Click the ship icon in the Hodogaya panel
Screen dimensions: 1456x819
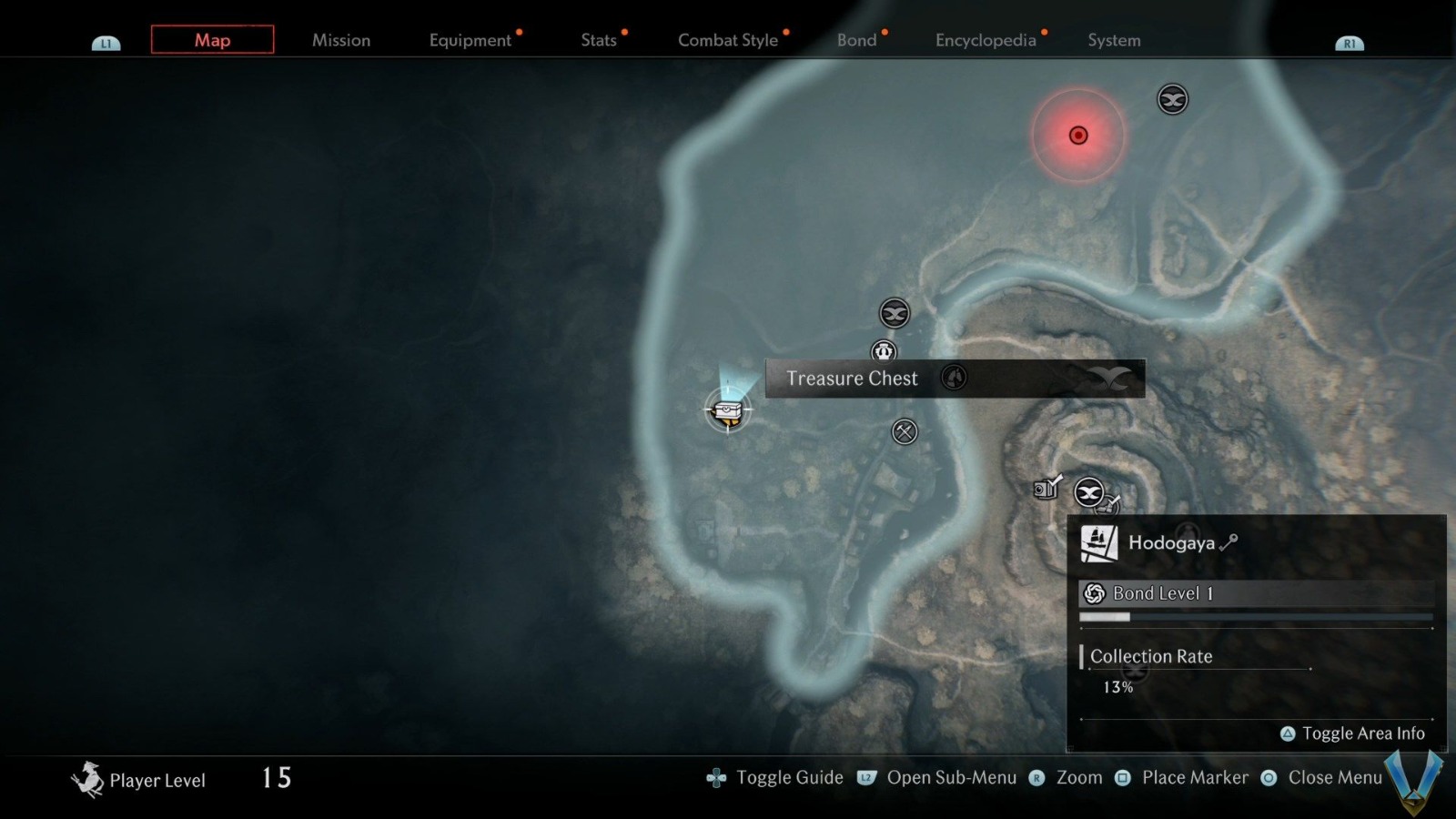coord(1098,541)
